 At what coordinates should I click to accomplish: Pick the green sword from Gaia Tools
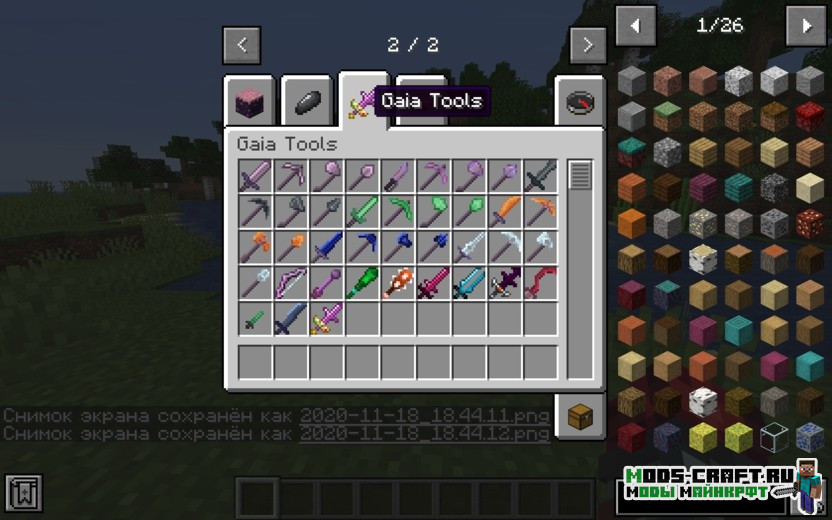362,212
